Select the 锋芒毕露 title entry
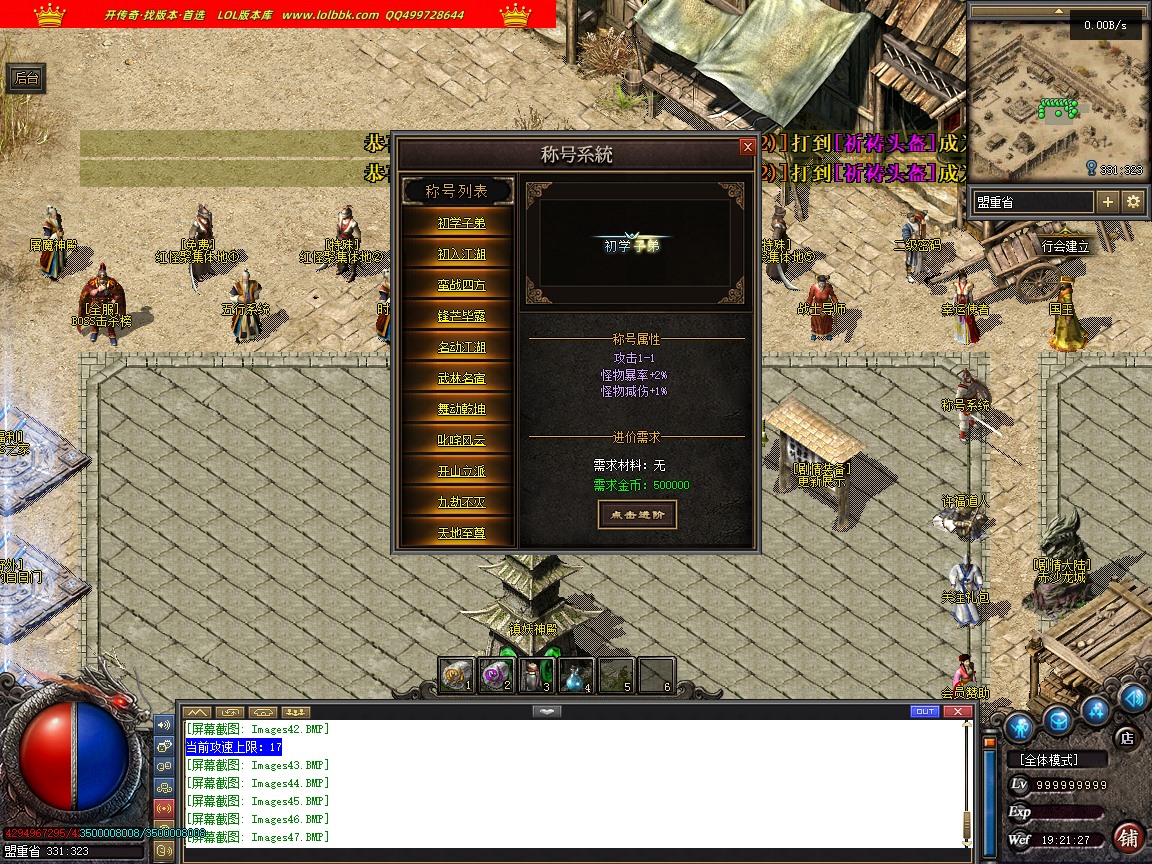This screenshot has width=1152, height=864. [461, 316]
